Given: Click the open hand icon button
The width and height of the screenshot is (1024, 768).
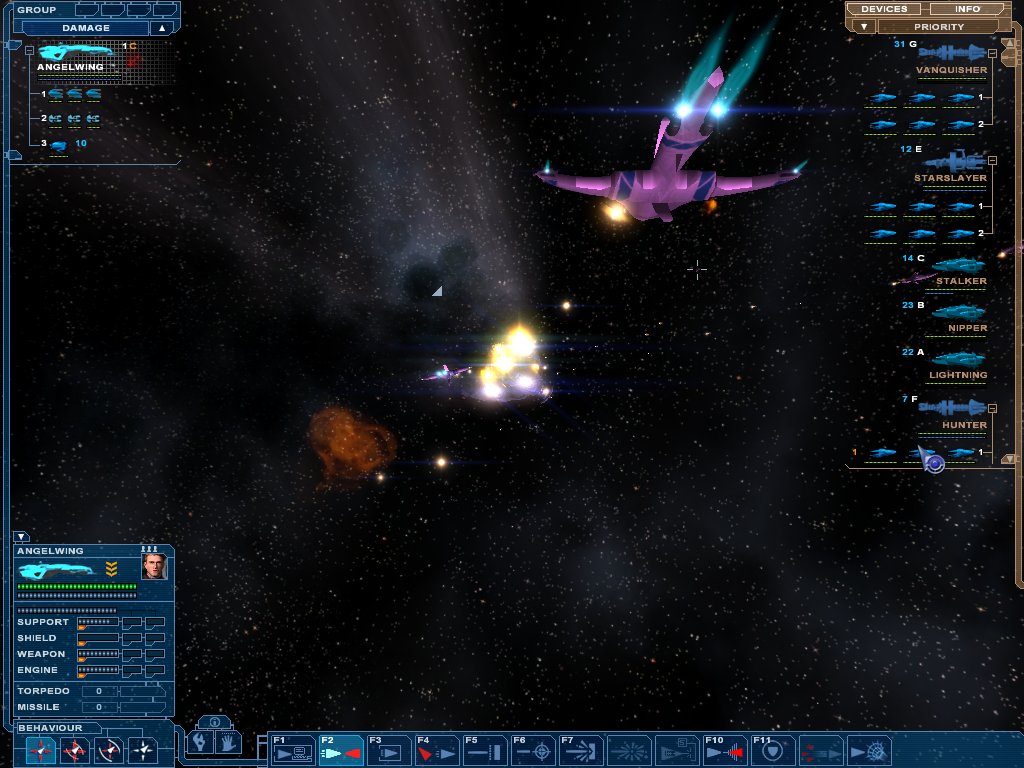Looking at the screenshot, I should coord(229,742).
